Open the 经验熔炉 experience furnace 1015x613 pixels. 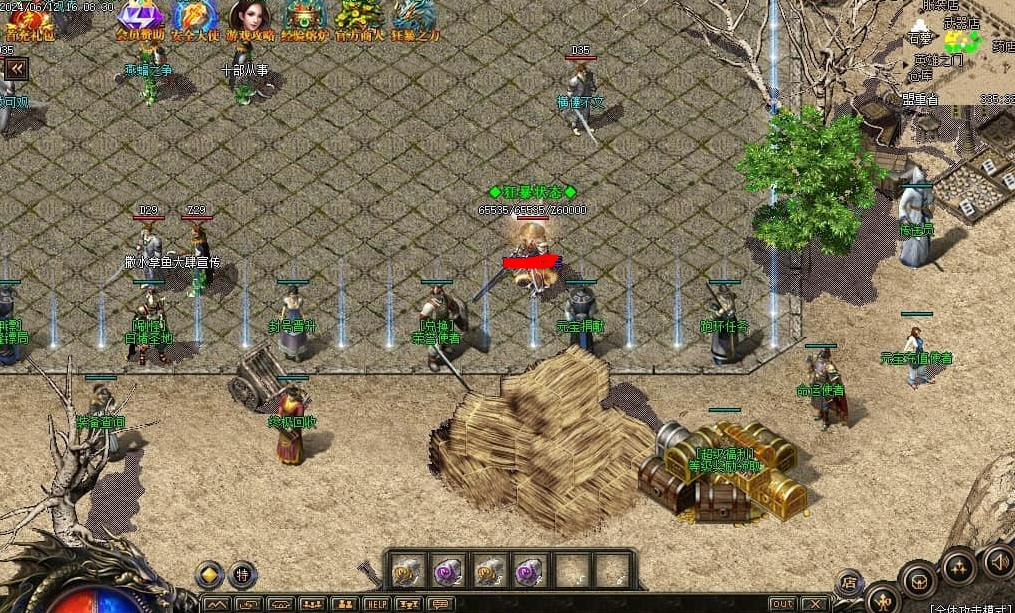tap(305, 18)
